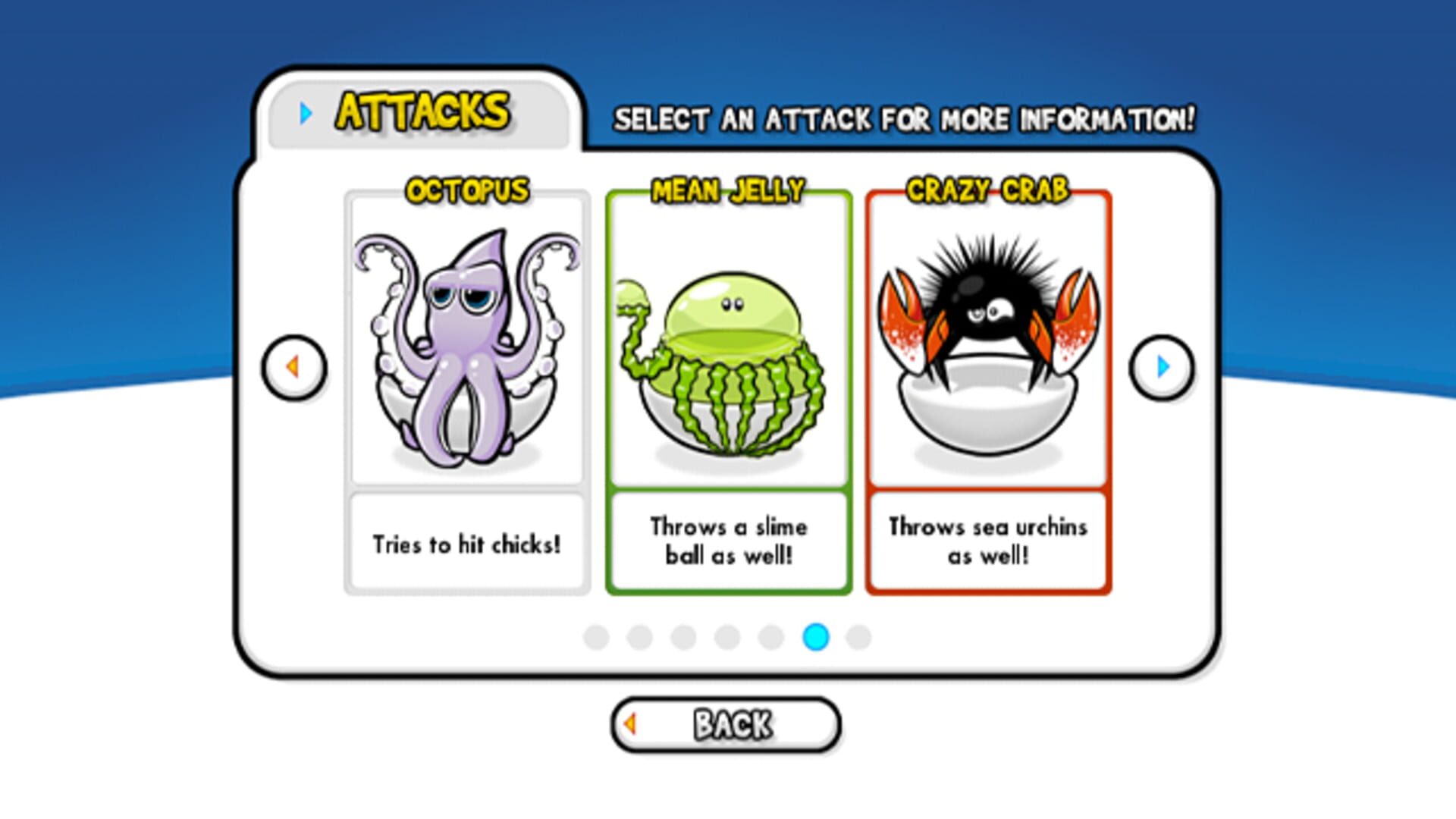Switch to the ATTACKS tab
Screen dimensions: 1456x819
(x=422, y=111)
